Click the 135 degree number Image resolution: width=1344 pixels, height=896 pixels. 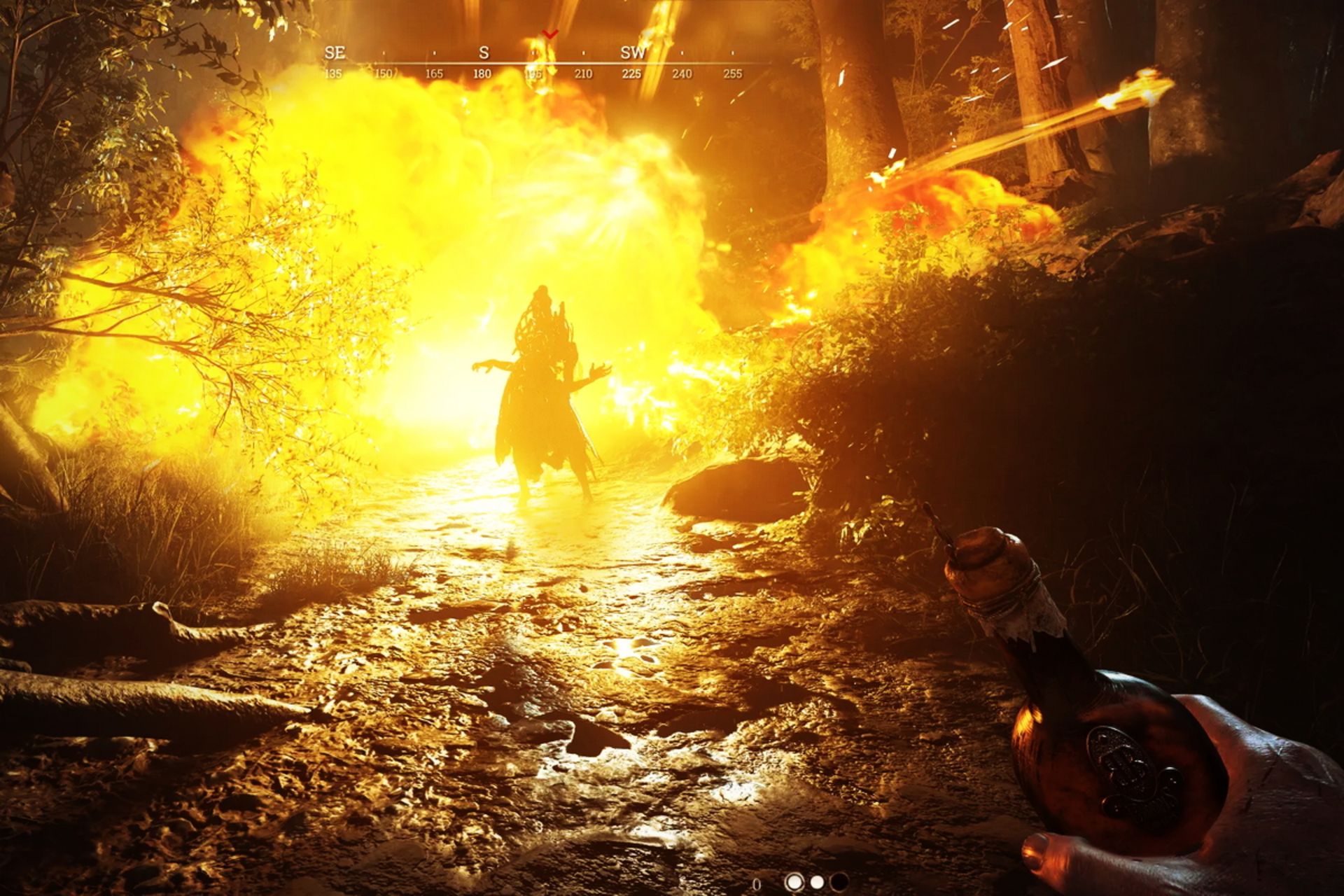[335, 72]
